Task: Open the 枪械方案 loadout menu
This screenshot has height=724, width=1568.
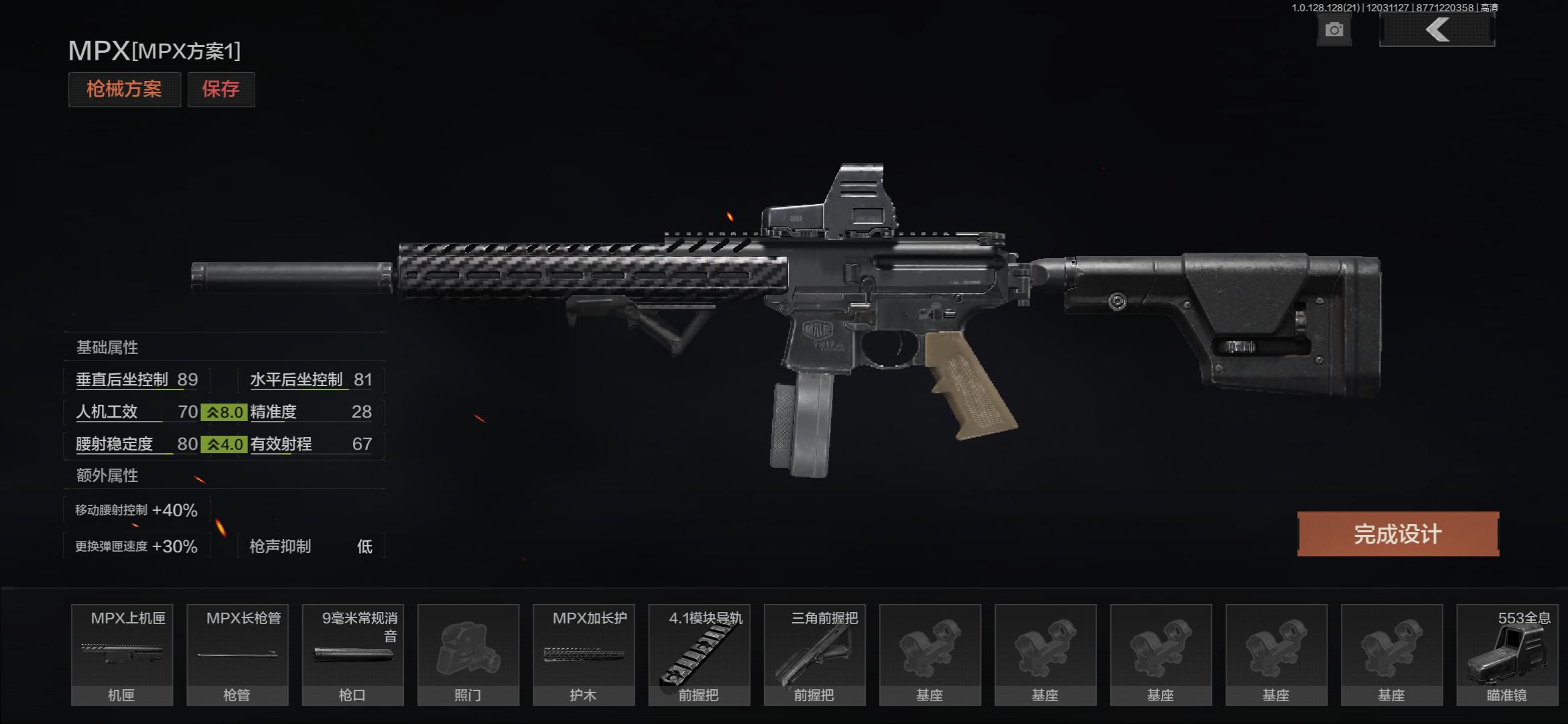Action: [124, 89]
